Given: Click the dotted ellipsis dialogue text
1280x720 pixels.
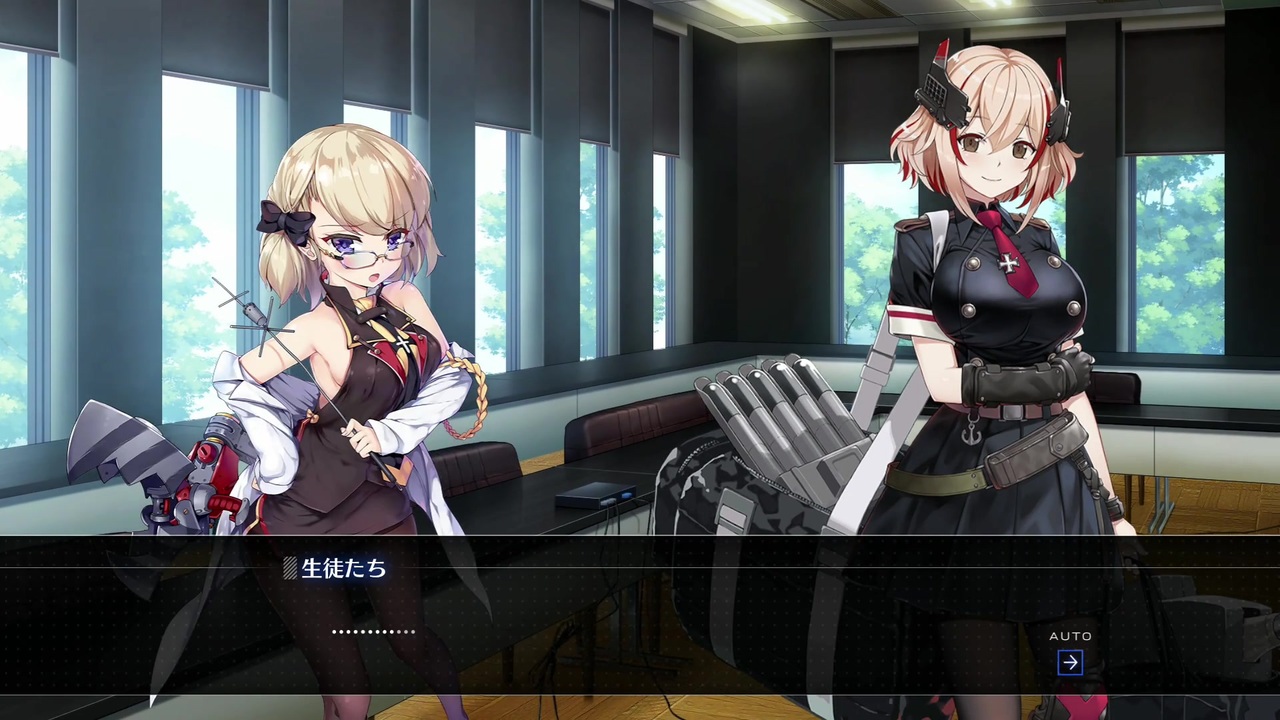Looking at the screenshot, I should click(373, 631).
